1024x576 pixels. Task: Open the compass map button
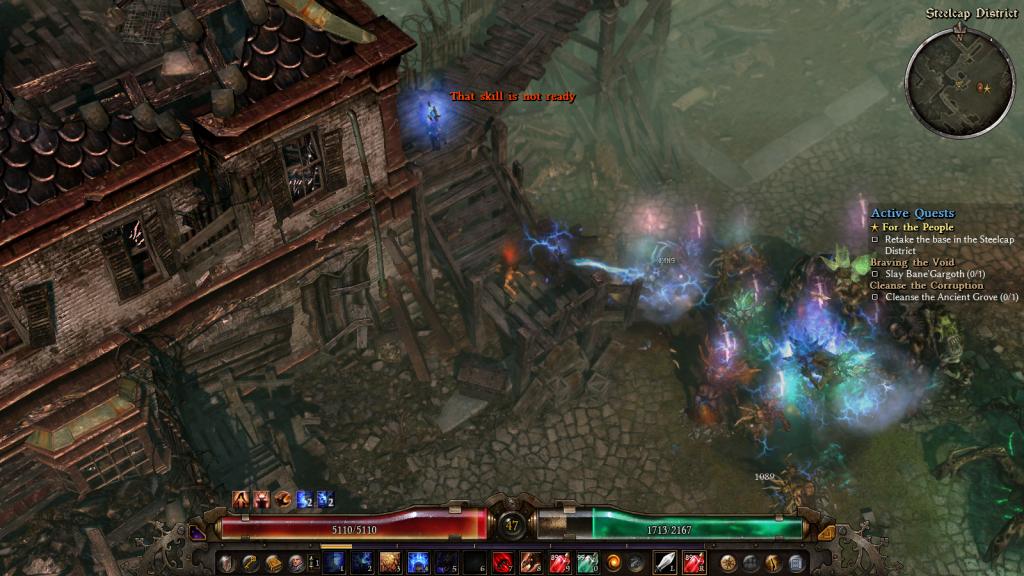(728, 563)
